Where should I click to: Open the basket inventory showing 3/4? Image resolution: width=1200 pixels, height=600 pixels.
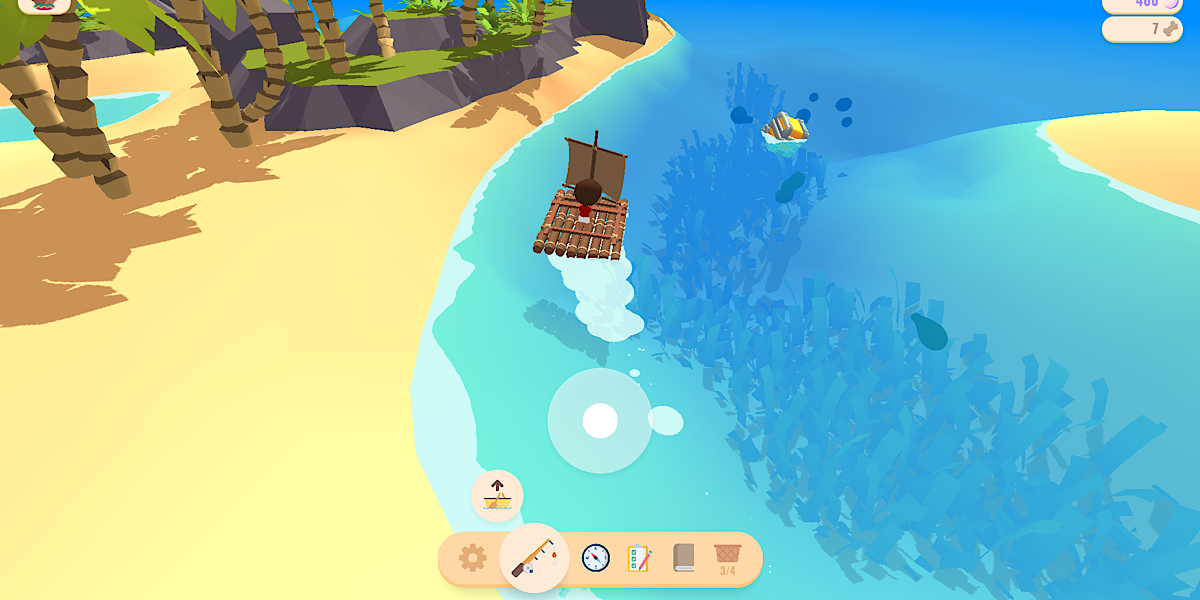[x=727, y=558]
